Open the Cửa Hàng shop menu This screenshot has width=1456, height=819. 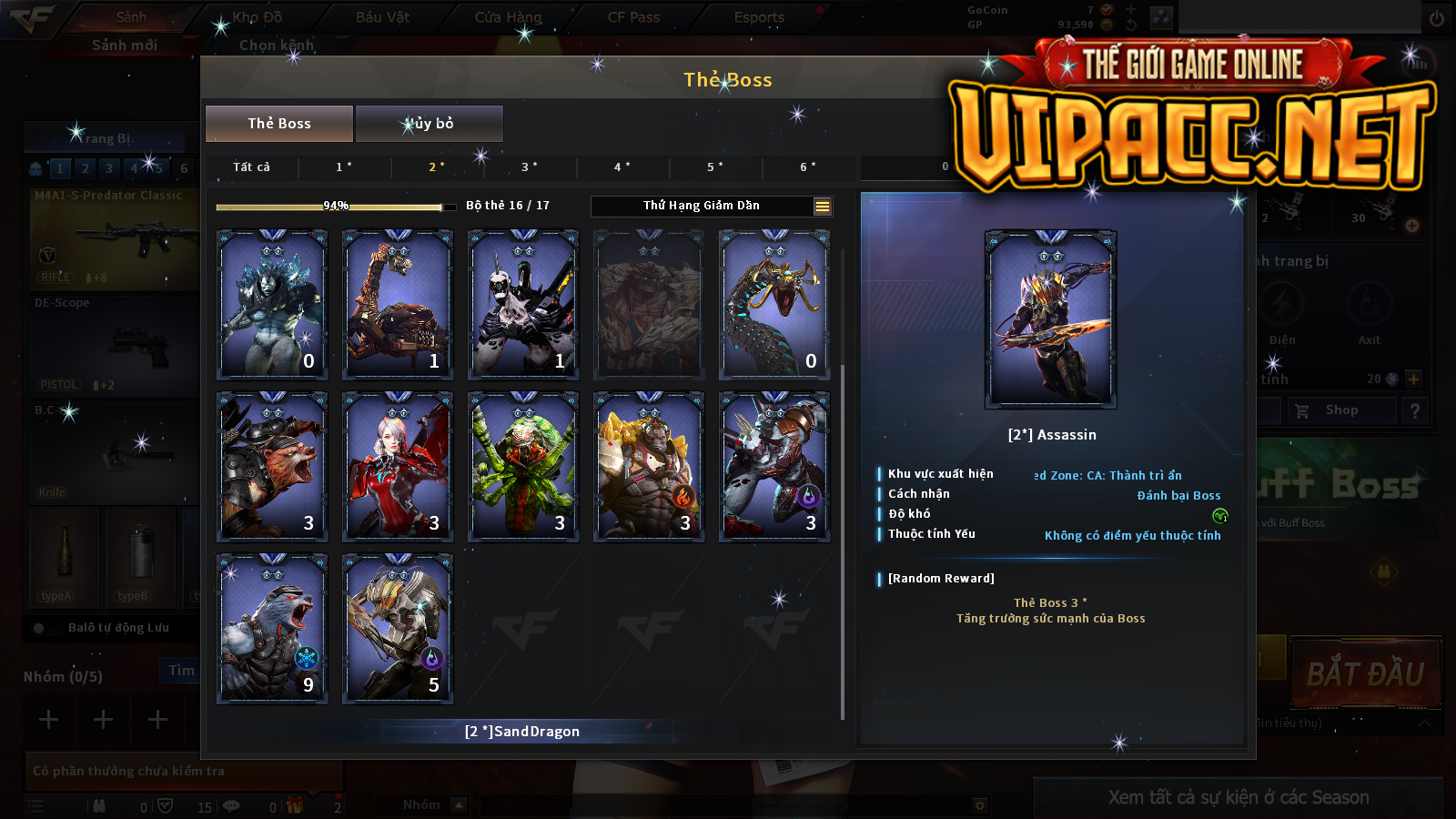point(508,17)
